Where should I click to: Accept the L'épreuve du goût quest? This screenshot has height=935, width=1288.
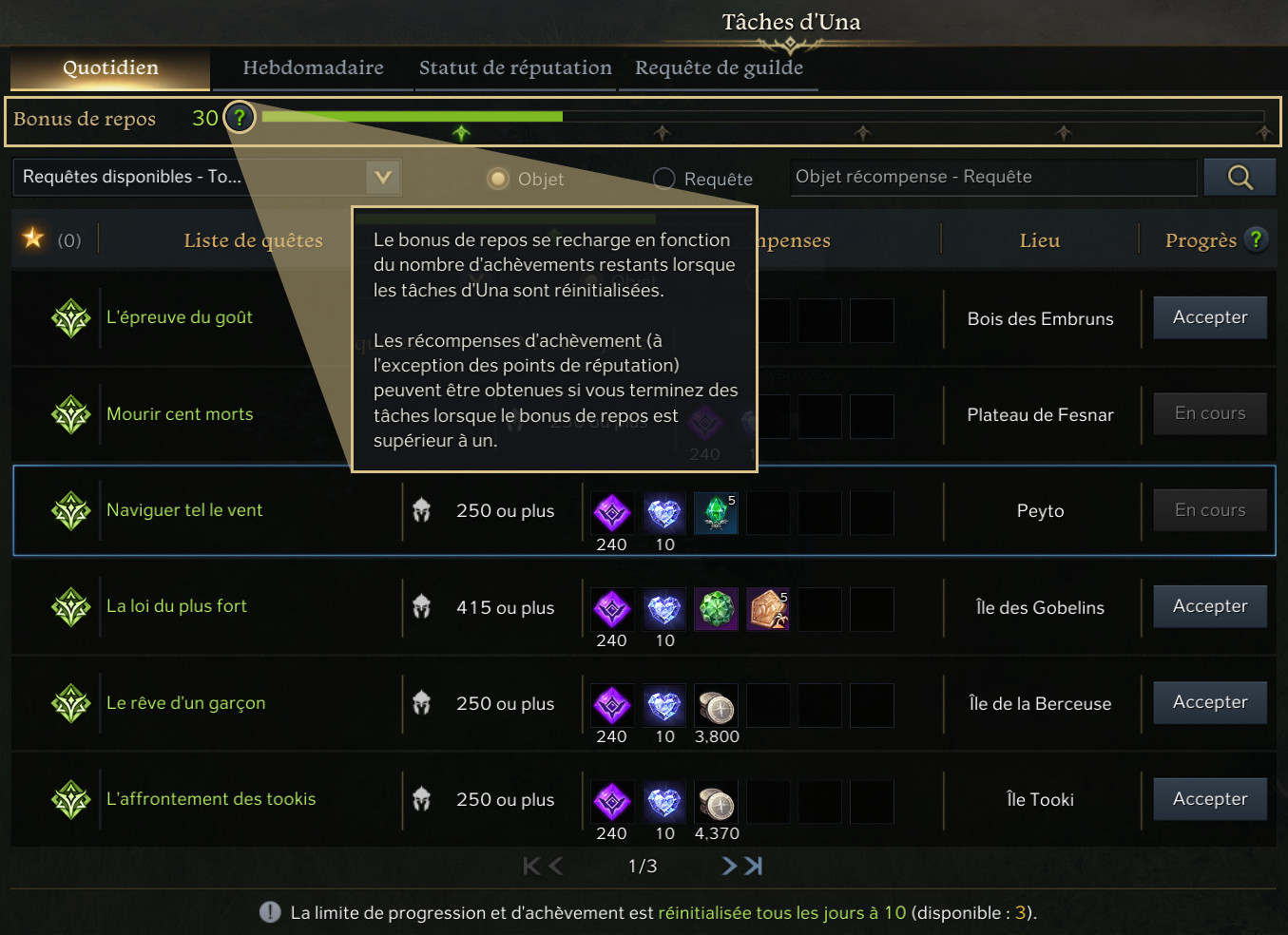click(1209, 317)
